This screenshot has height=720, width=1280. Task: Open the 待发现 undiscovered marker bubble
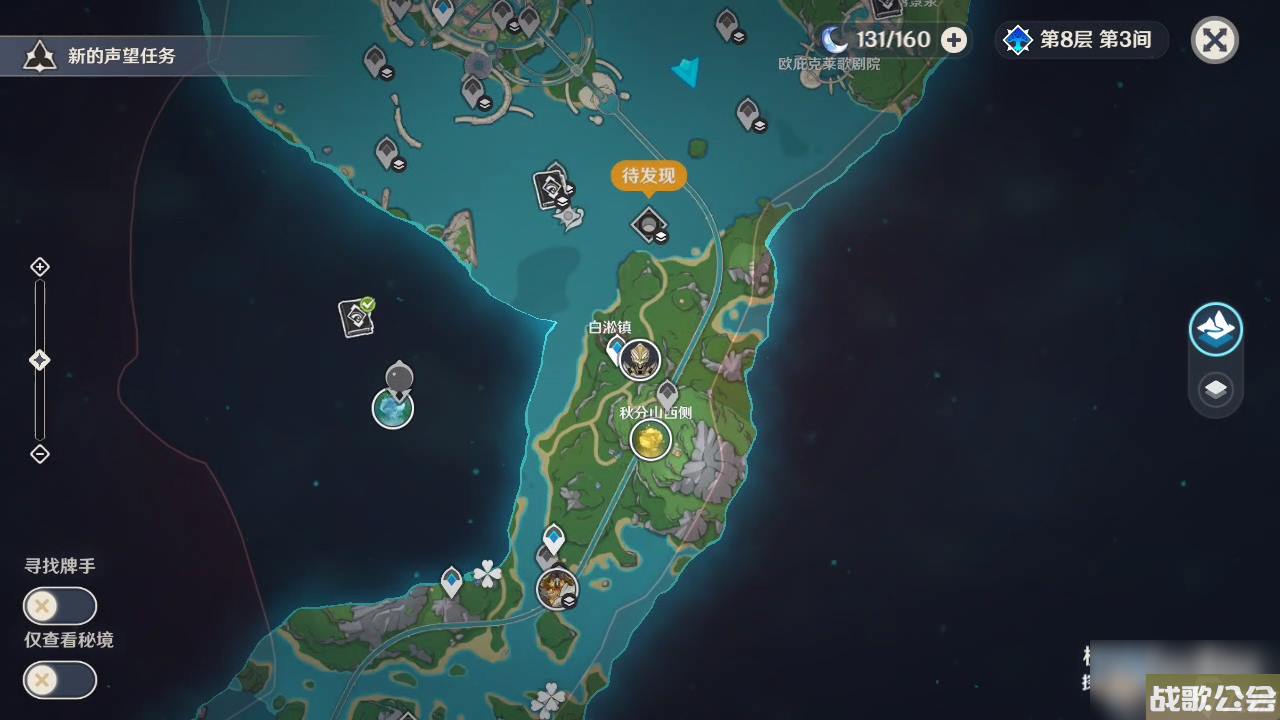point(648,176)
